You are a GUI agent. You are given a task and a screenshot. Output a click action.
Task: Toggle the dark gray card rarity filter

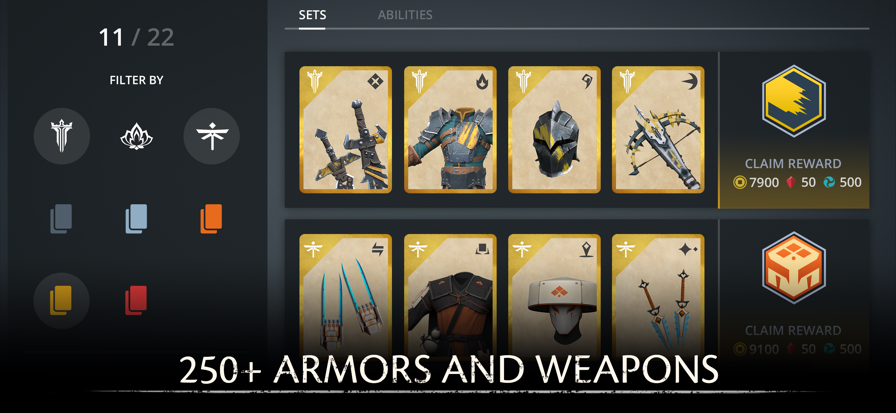61,218
